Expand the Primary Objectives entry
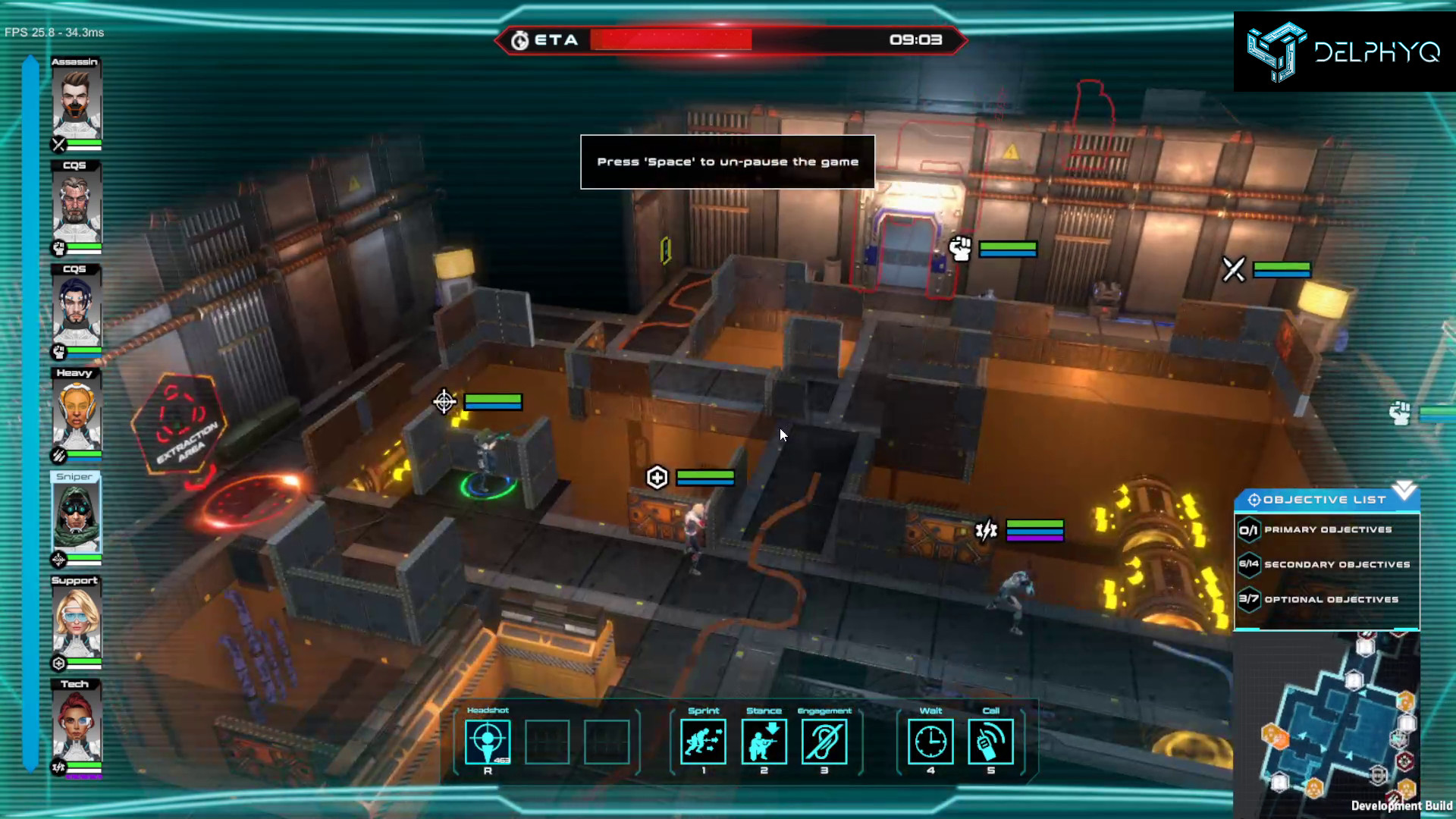The width and height of the screenshot is (1456, 819). point(1327,530)
